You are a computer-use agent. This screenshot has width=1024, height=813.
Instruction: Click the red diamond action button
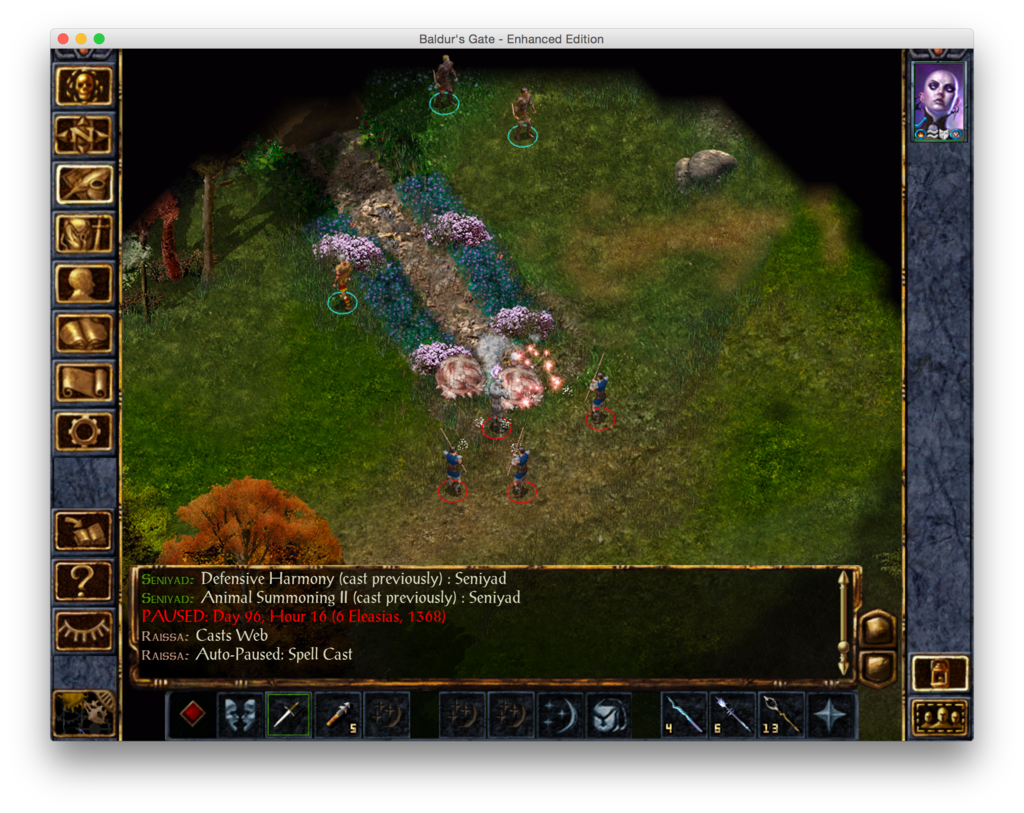coord(192,714)
